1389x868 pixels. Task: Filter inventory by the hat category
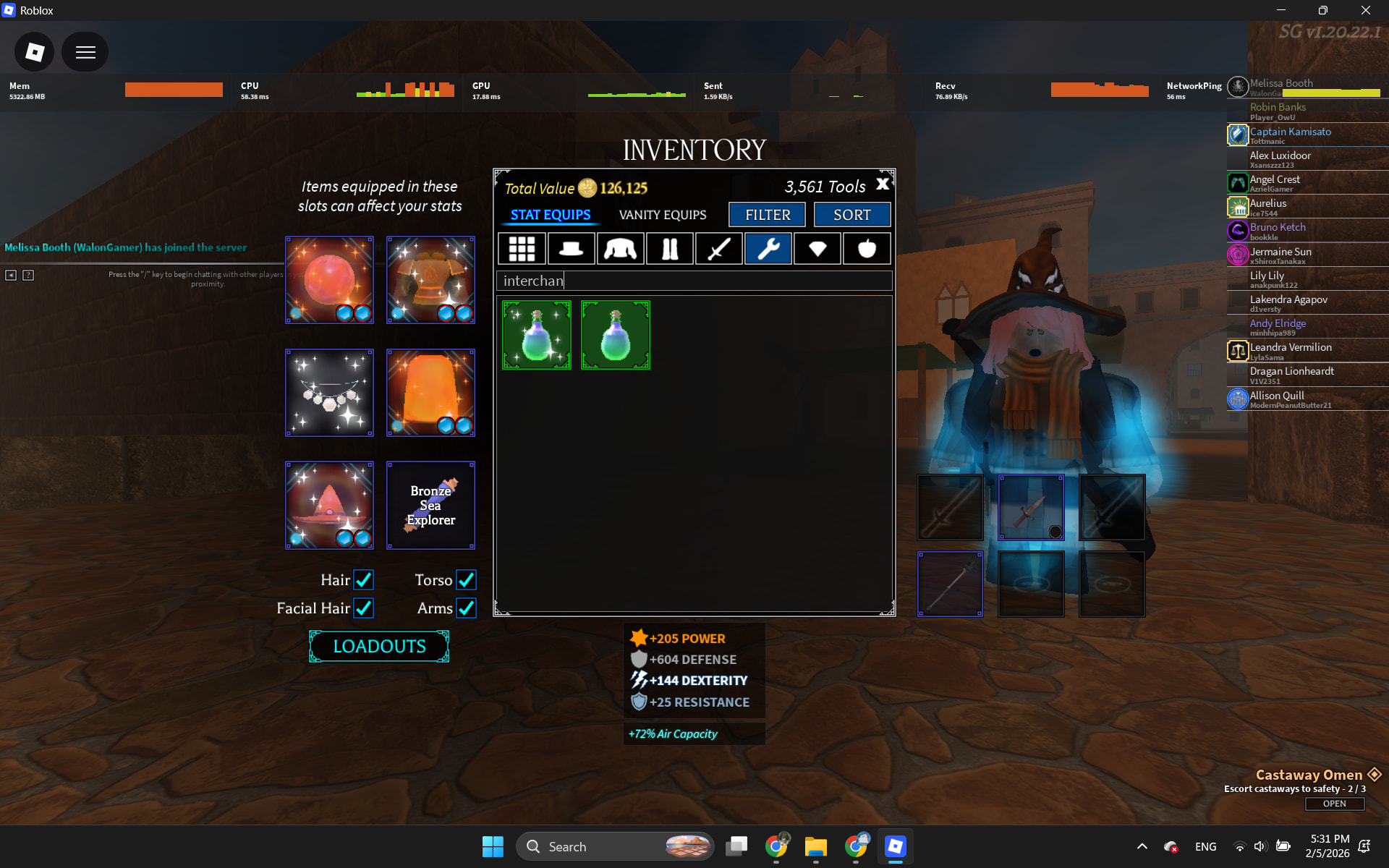tap(571, 249)
